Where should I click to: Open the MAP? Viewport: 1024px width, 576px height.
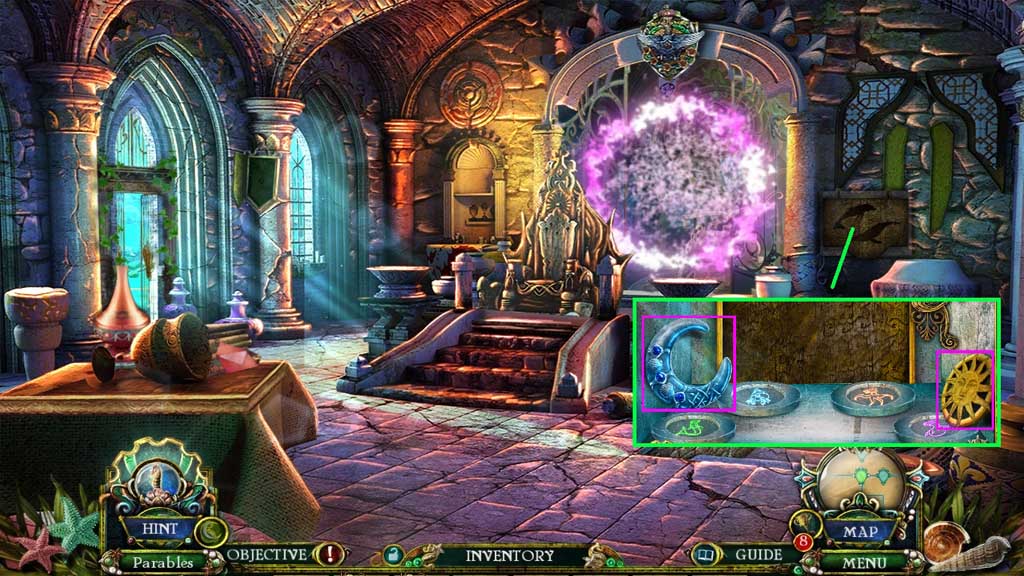859,531
